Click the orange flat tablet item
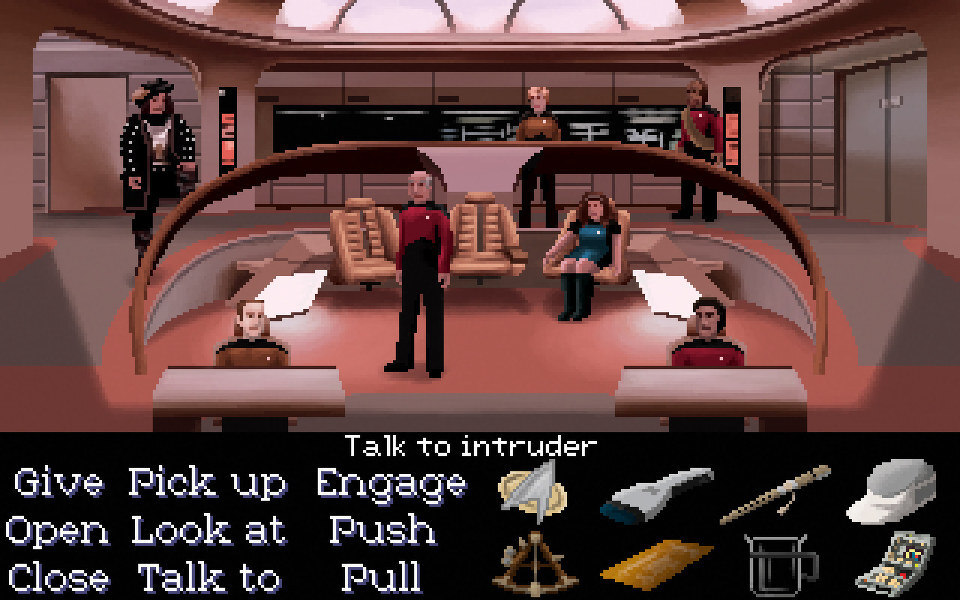 coord(655,563)
